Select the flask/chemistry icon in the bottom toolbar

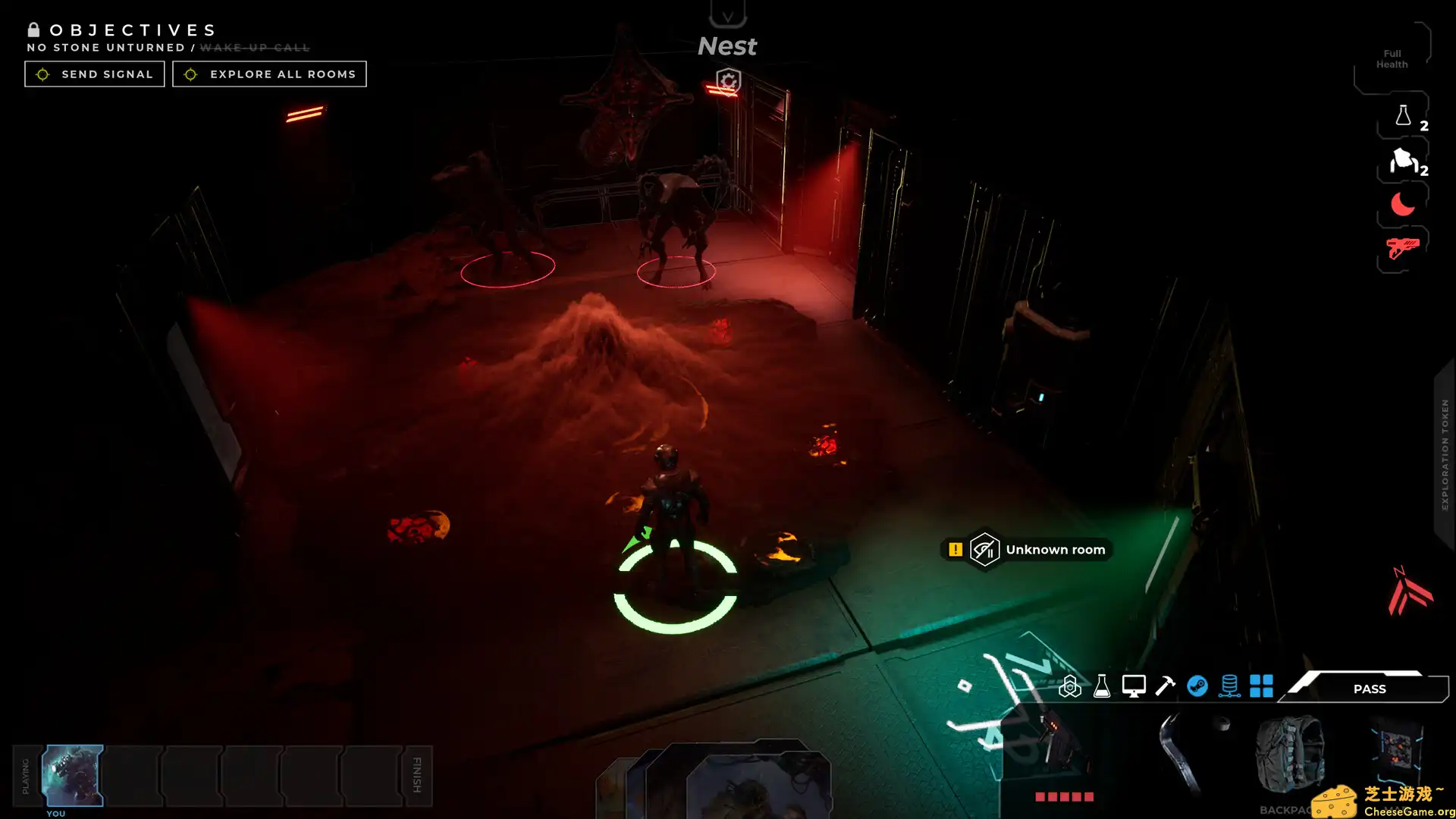[1101, 687]
